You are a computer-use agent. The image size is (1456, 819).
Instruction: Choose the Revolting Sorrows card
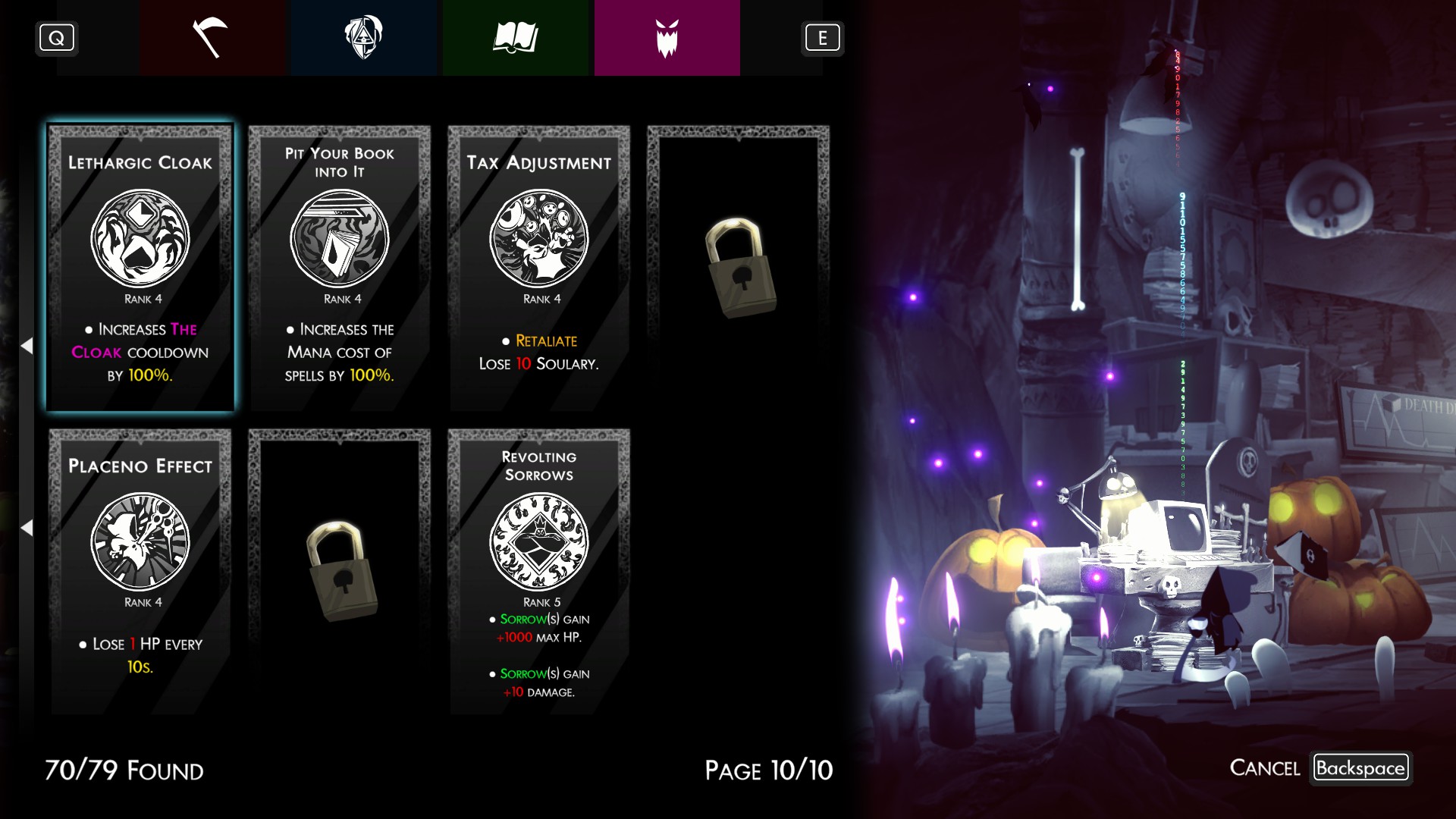(539, 571)
